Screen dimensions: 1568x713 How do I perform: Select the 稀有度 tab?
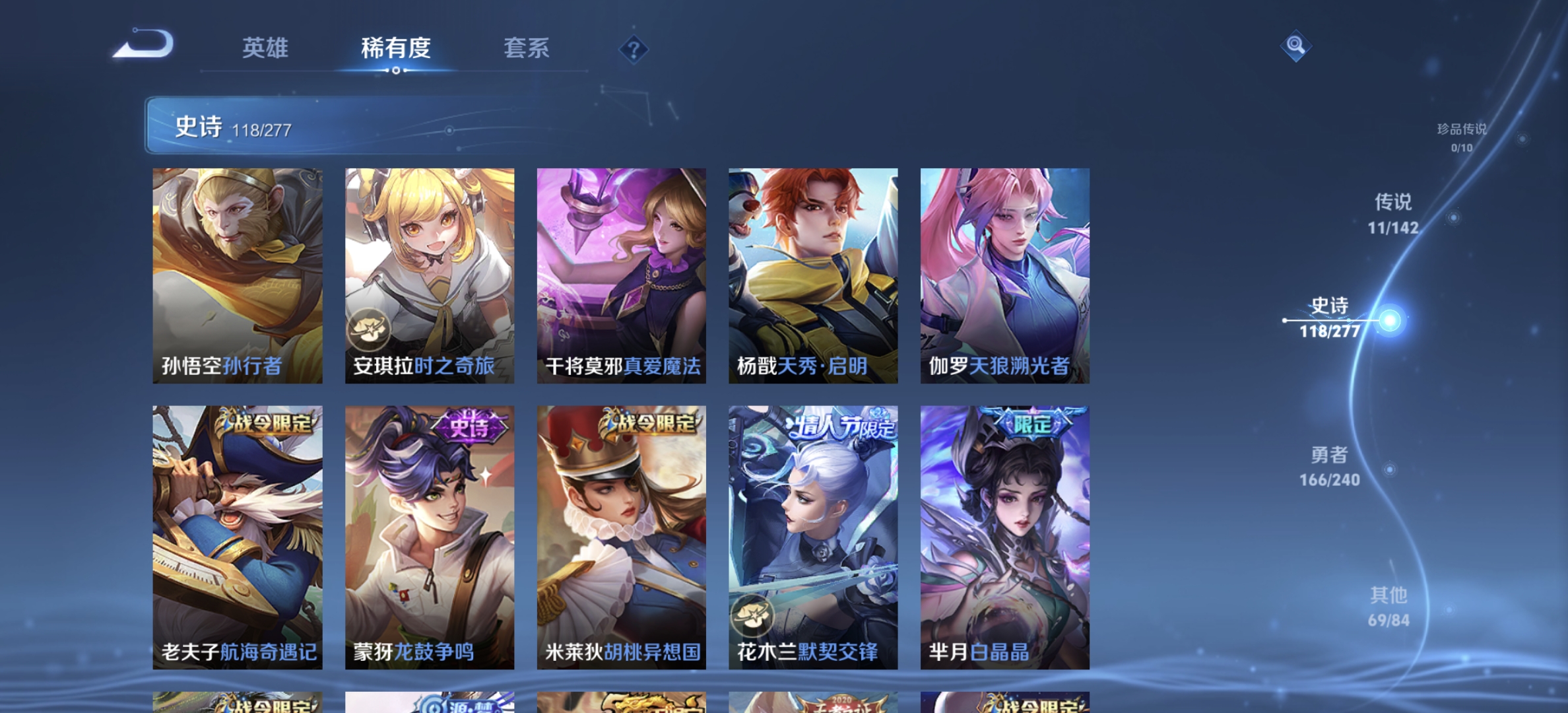395,49
